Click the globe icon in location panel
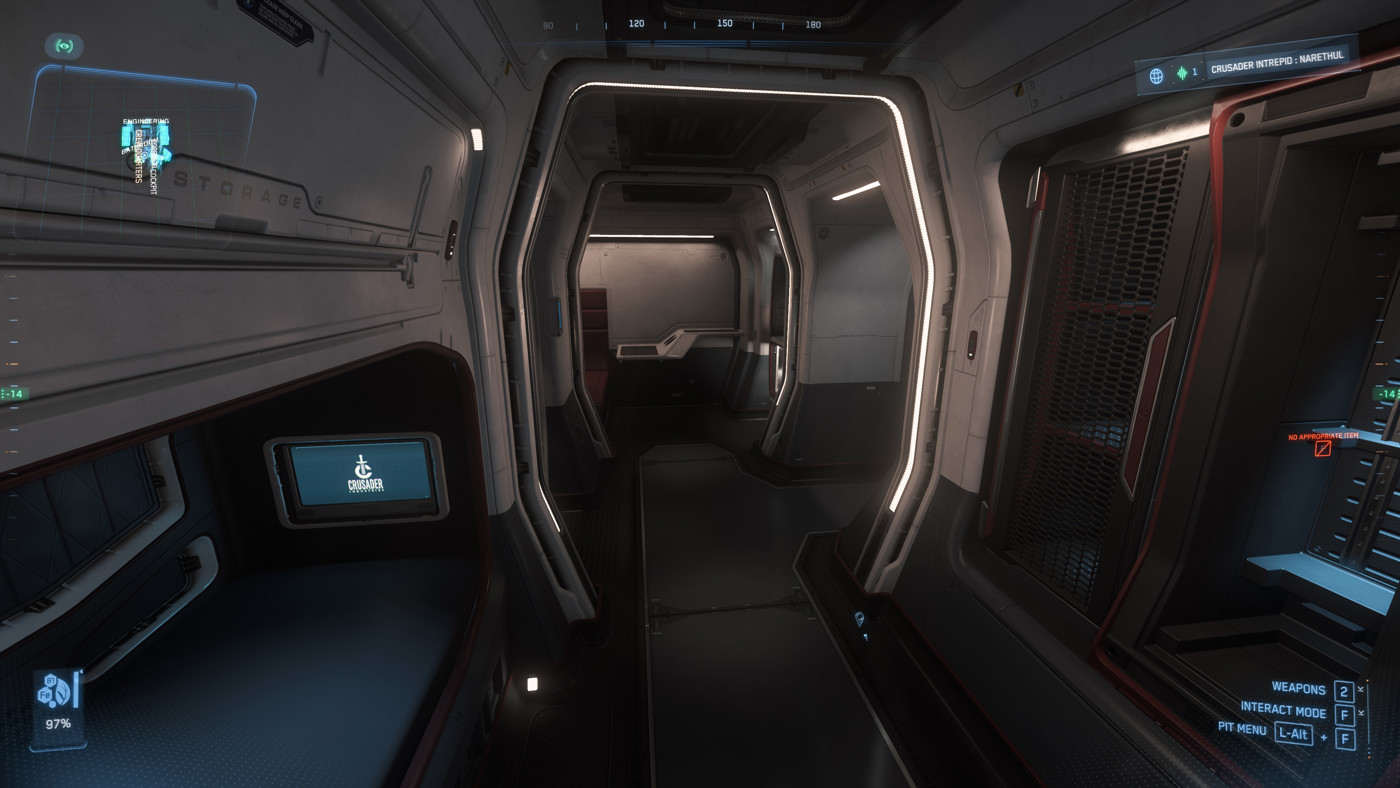This screenshot has height=788, width=1400. (1156, 75)
